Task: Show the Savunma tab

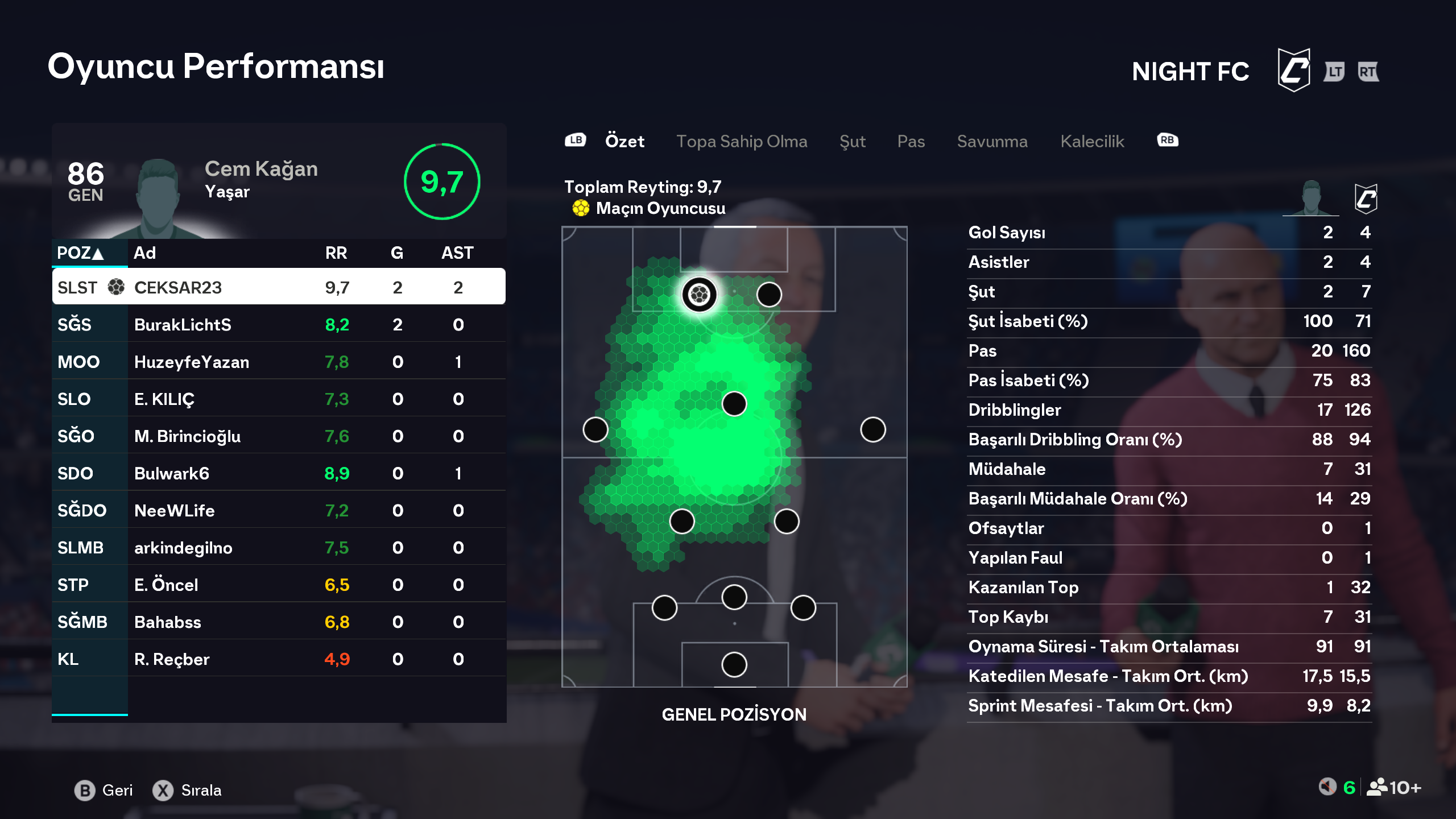Action: tap(992, 141)
